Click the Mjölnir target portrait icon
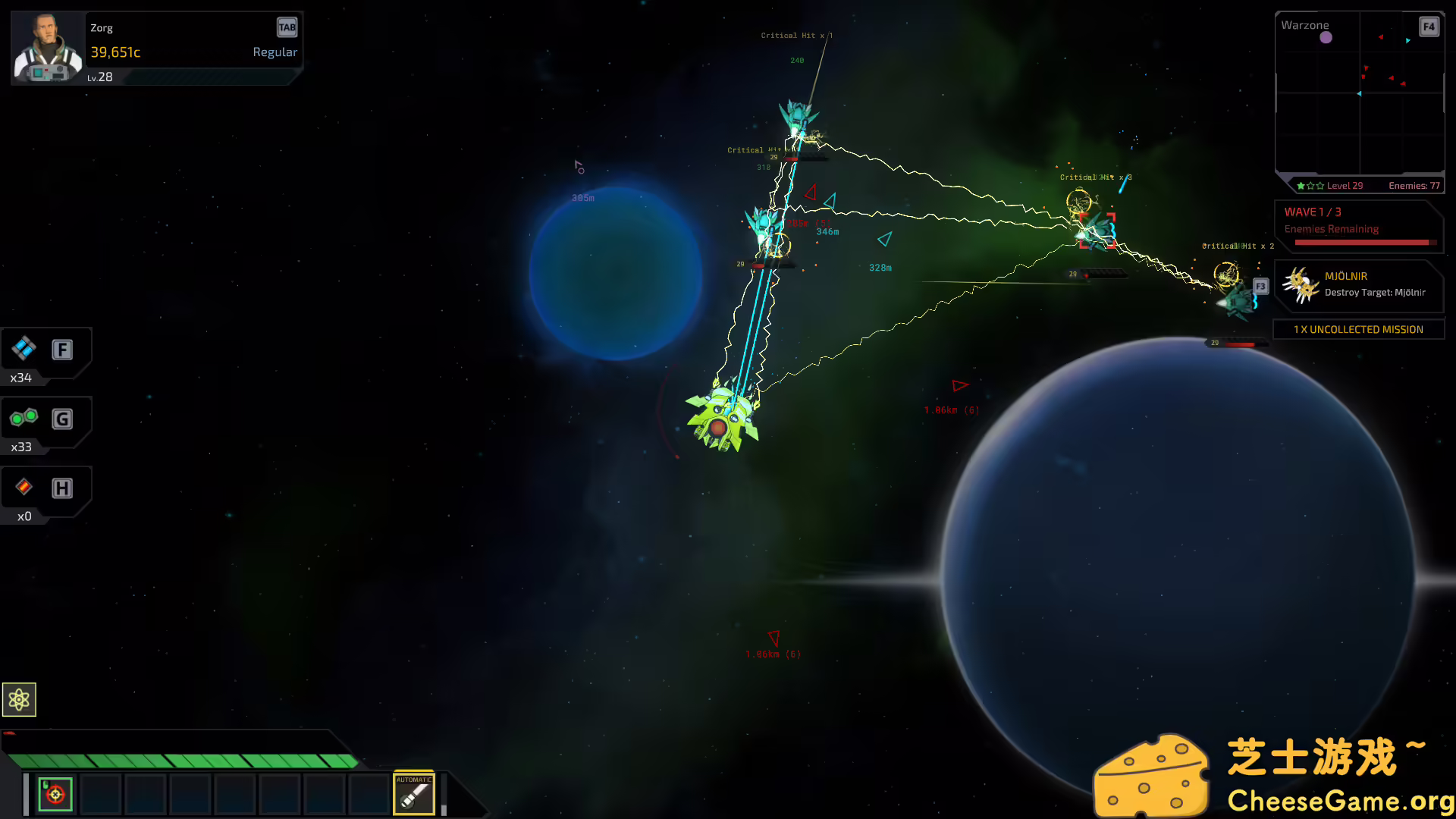1456x819 pixels. click(x=1301, y=284)
